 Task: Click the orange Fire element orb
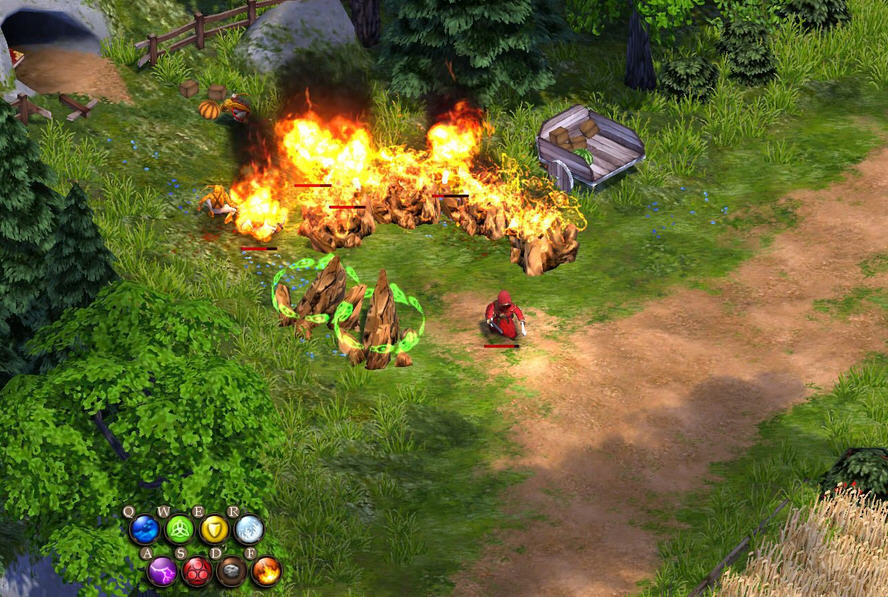(x=266, y=571)
